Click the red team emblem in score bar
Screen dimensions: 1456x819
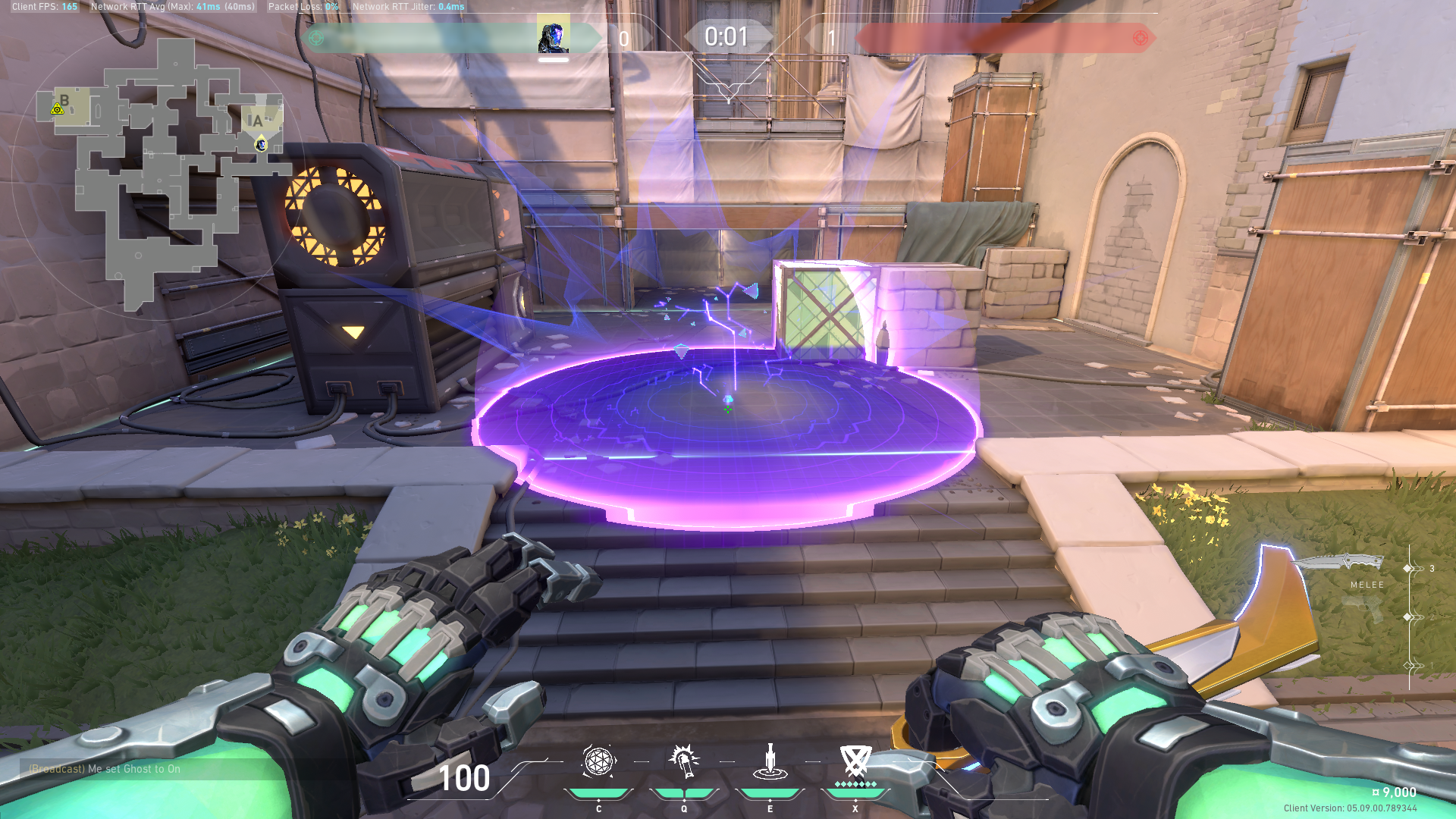(x=1140, y=38)
